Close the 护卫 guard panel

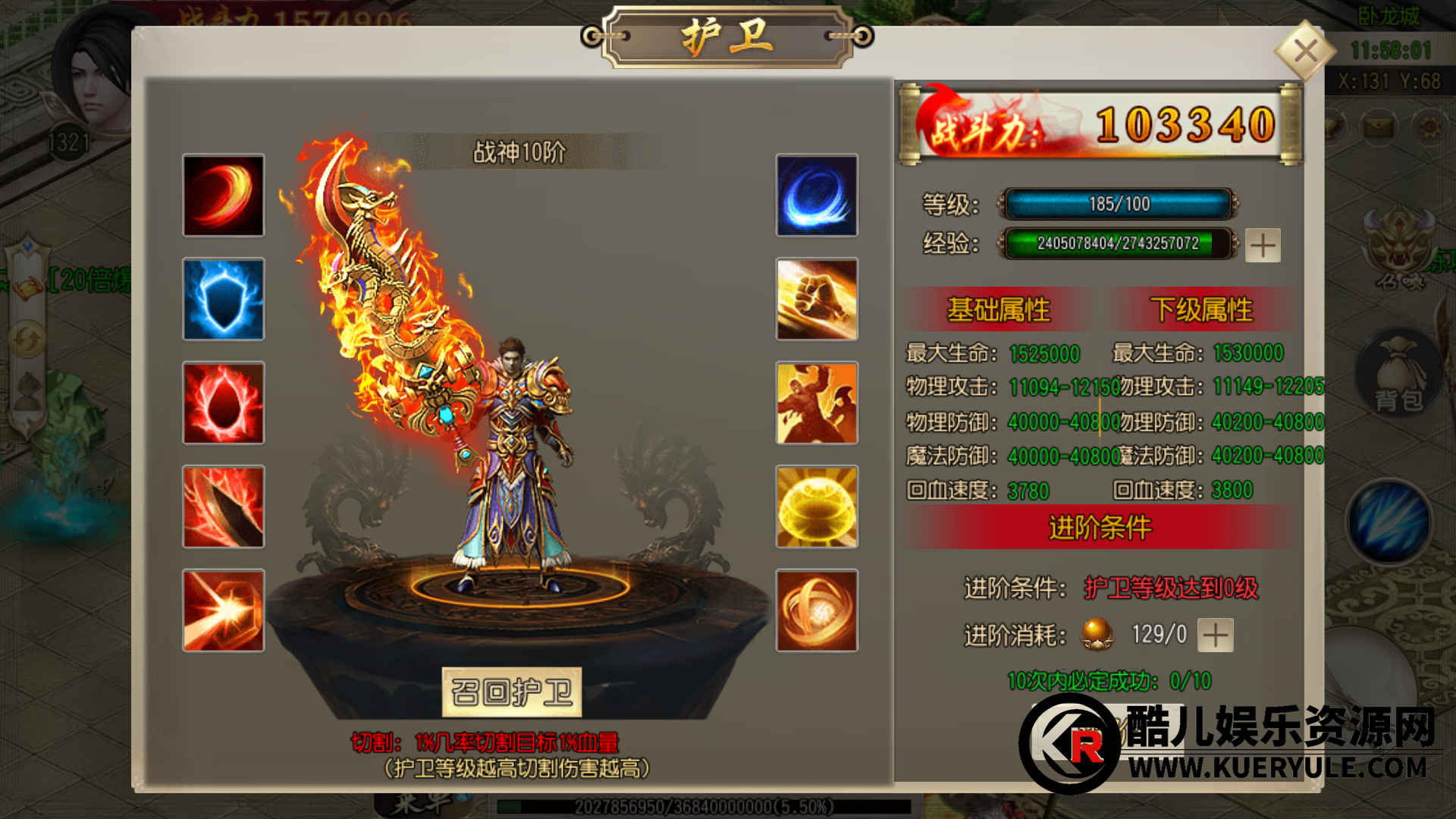coord(1305,52)
